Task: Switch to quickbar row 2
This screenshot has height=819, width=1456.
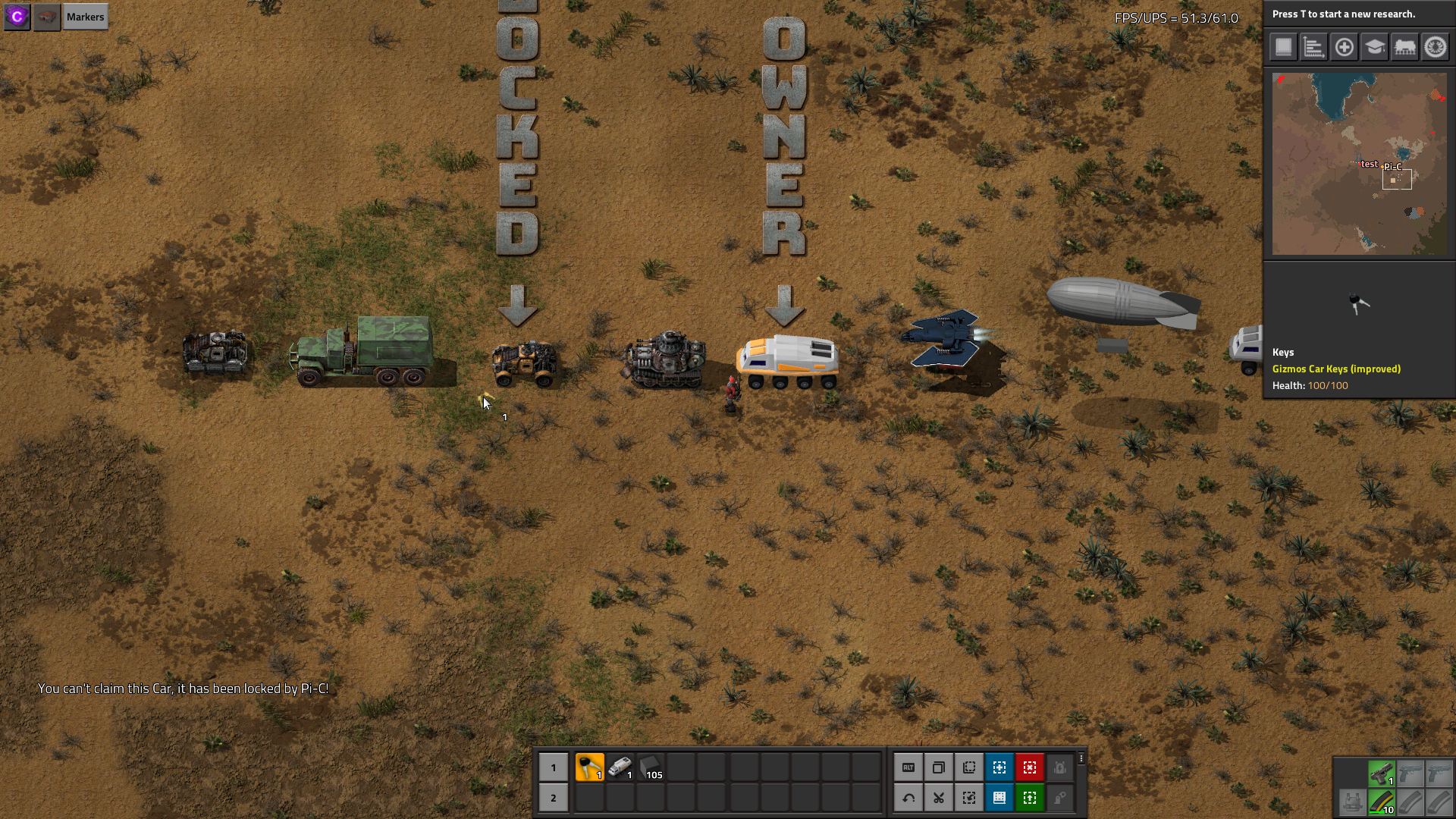Action: [553, 798]
